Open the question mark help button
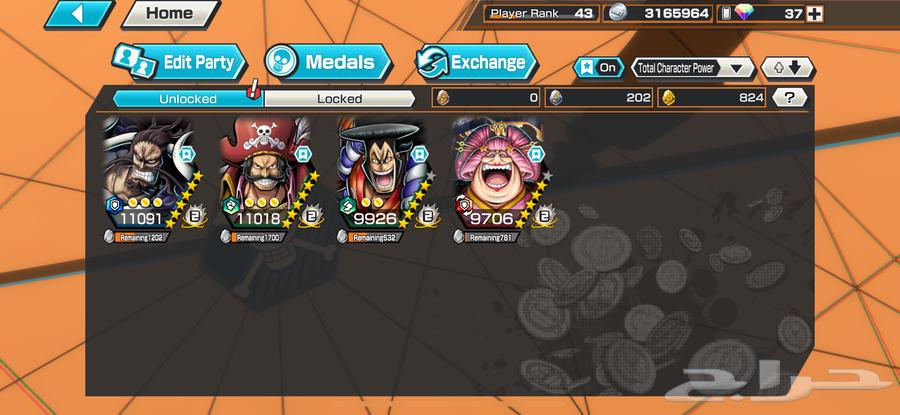This screenshot has height=415, width=900. point(790,98)
